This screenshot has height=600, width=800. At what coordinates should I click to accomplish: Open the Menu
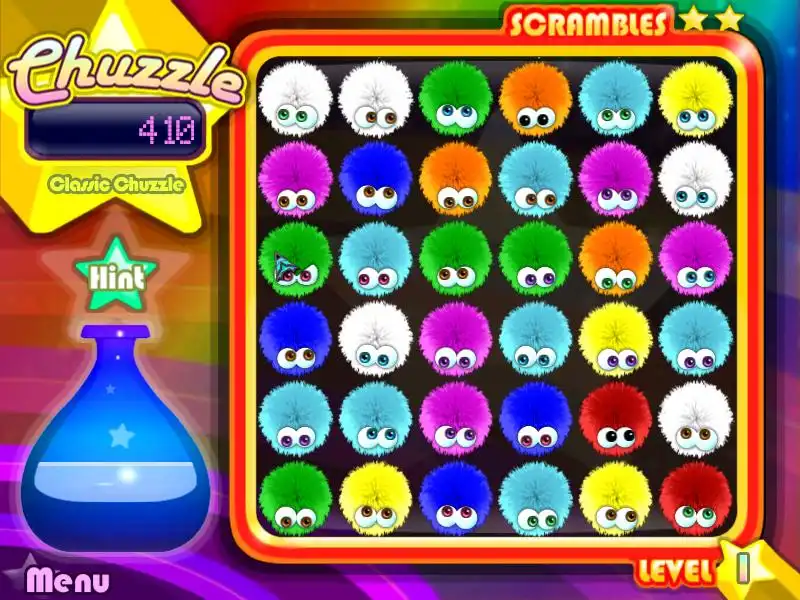tap(68, 579)
